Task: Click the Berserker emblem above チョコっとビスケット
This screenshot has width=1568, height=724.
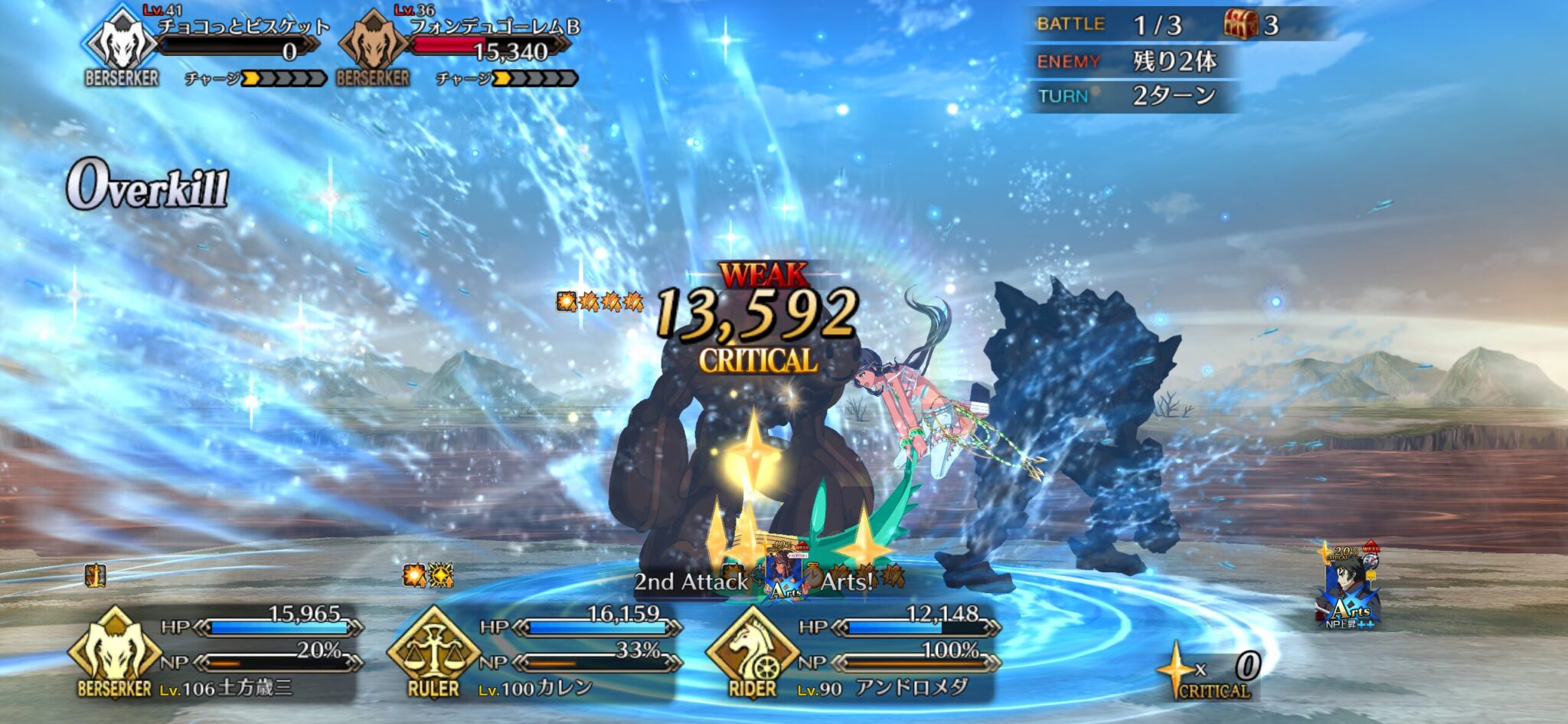Action: [122, 42]
